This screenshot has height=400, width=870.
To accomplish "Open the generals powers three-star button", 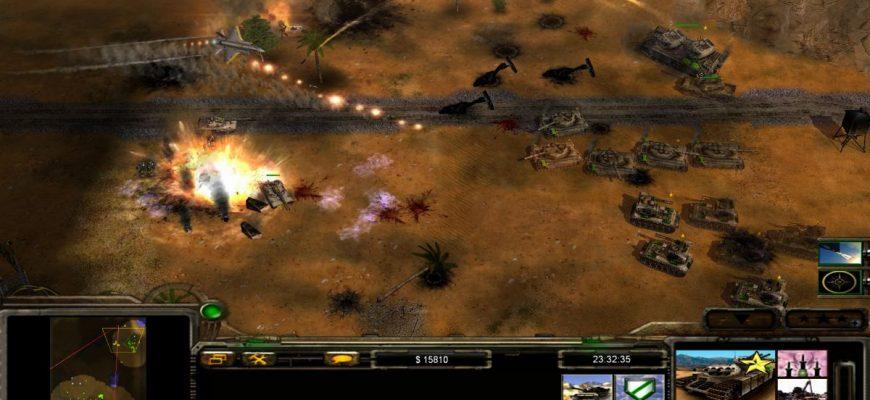I will pos(825,320).
